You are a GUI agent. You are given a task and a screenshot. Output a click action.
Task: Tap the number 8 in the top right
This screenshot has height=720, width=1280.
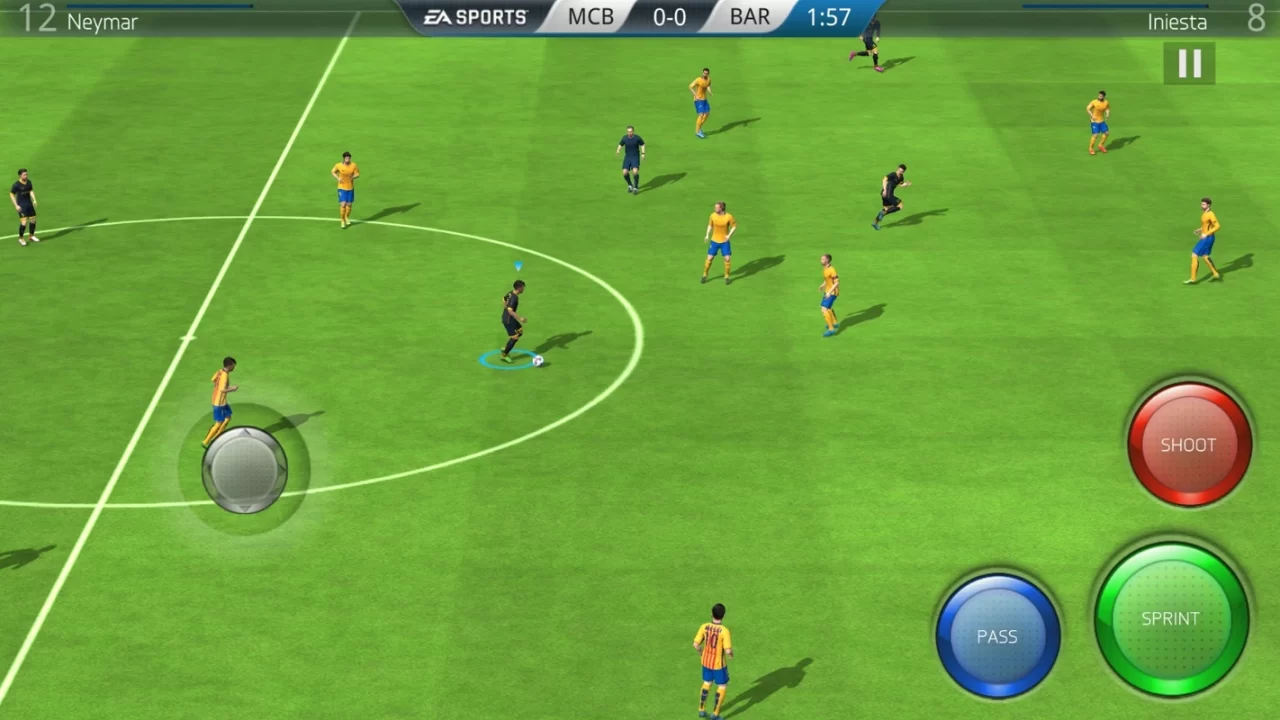1256,18
